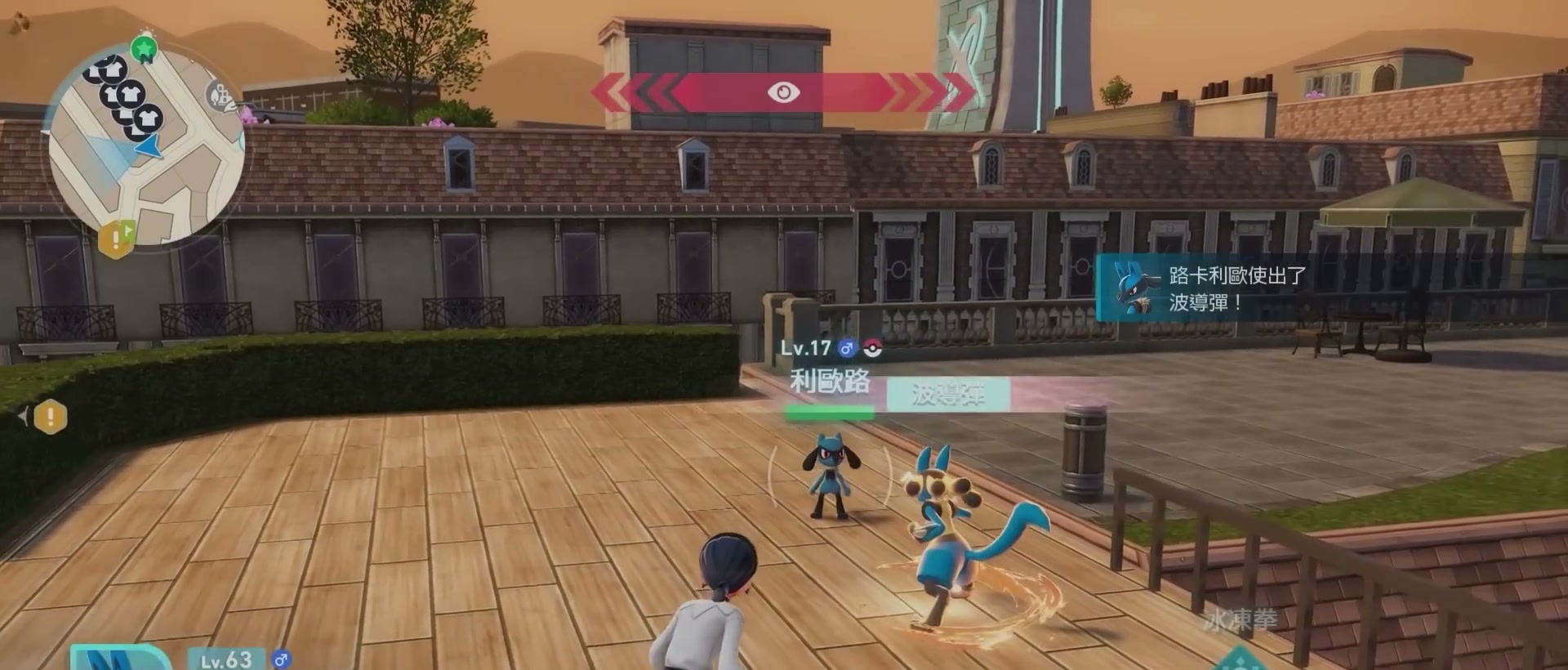Select the 冰凍拳 move label
The image size is (1568, 670).
(x=1239, y=620)
